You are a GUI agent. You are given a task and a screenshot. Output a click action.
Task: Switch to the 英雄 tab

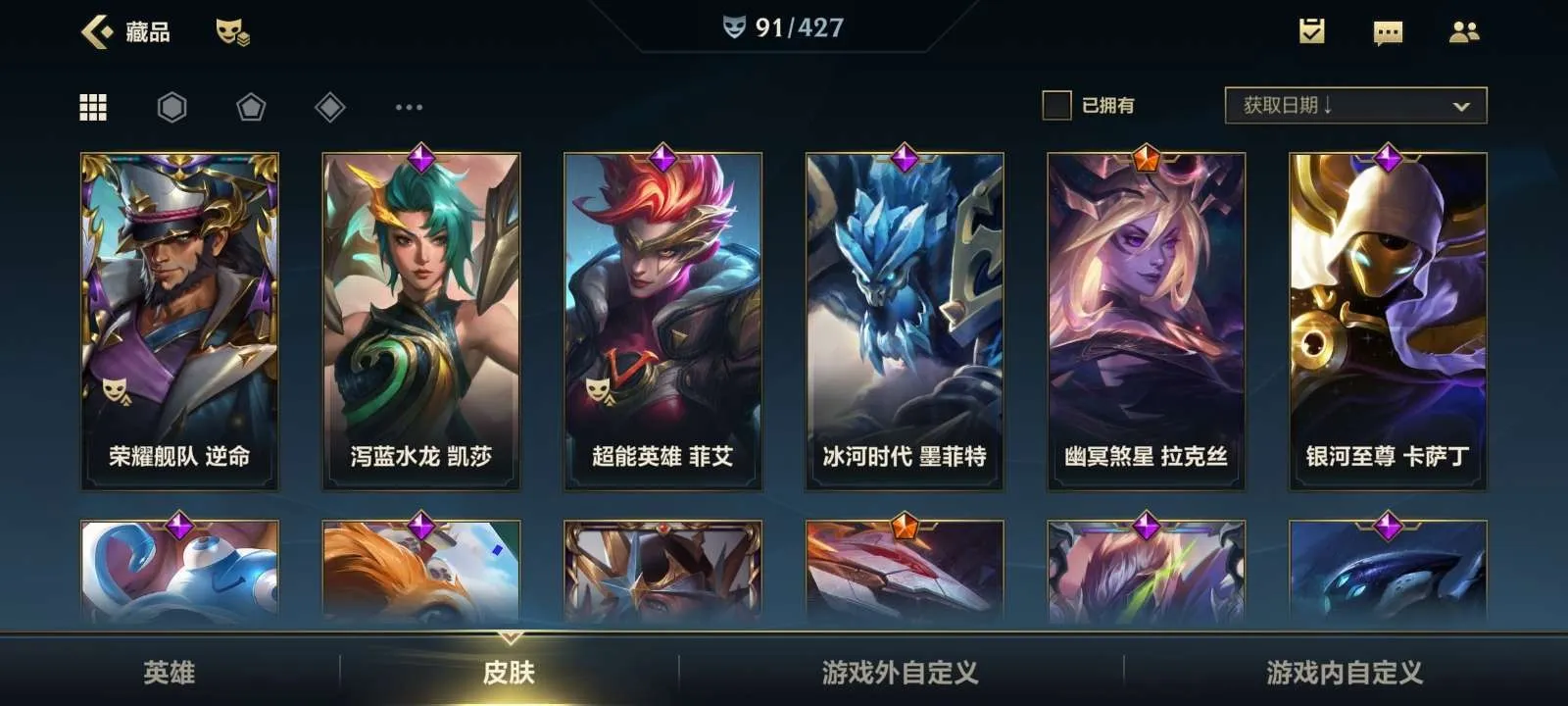pyautogui.click(x=170, y=672)
